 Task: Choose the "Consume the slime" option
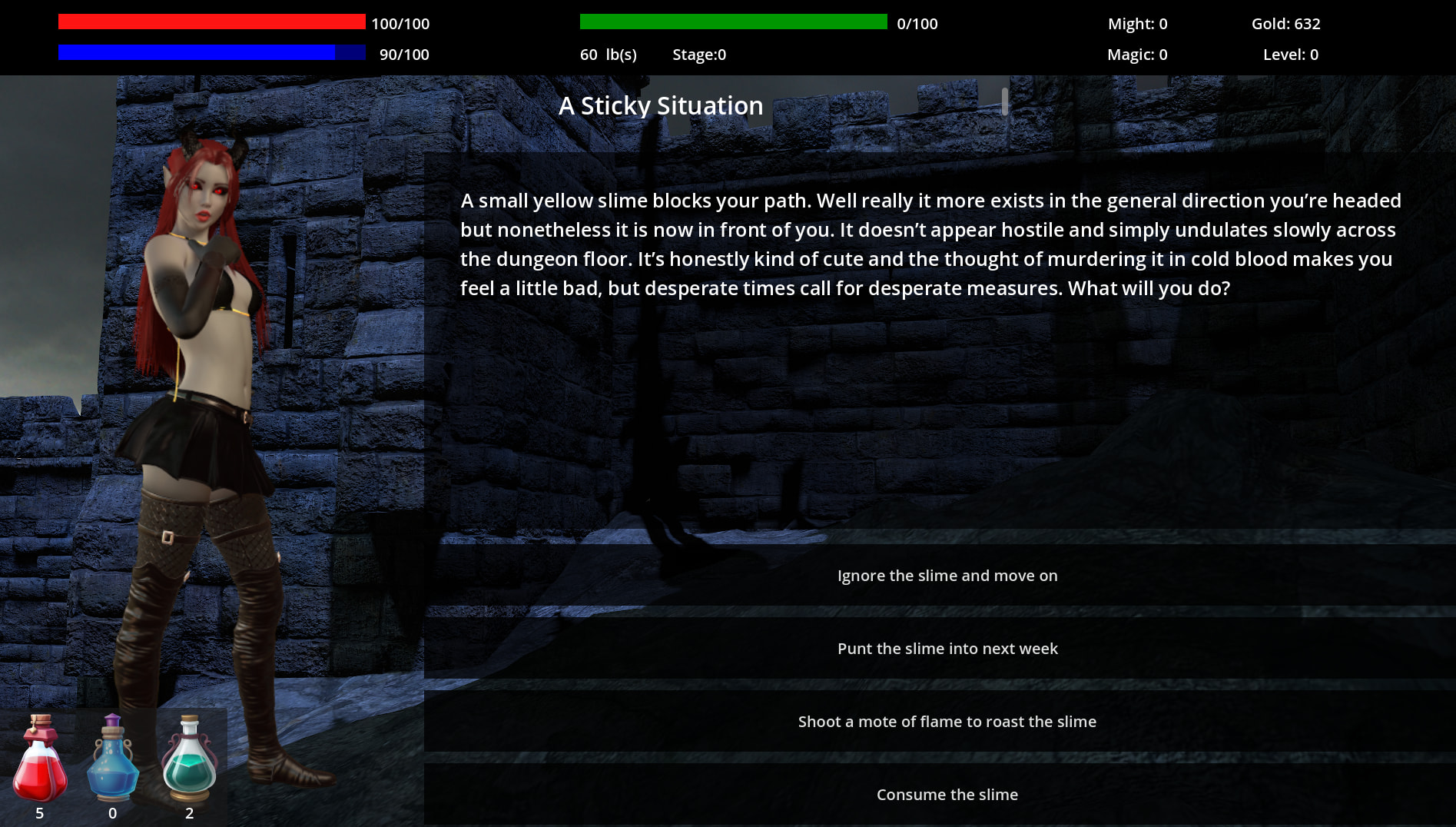[947, 795]
